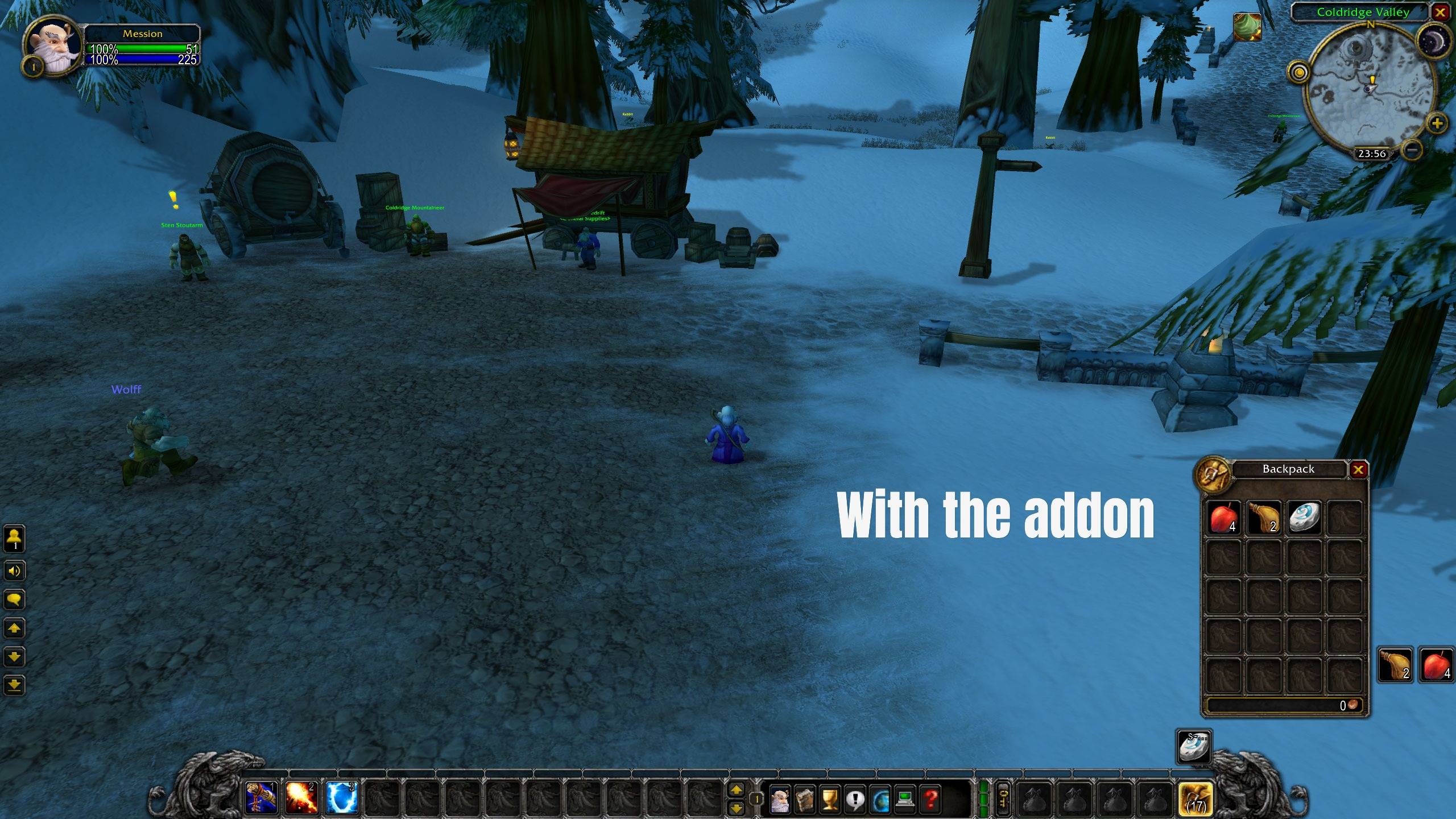Open the spellbook from the micro menu
The width and height of the screenshot is (1456, 819).
tap(805, 800)
